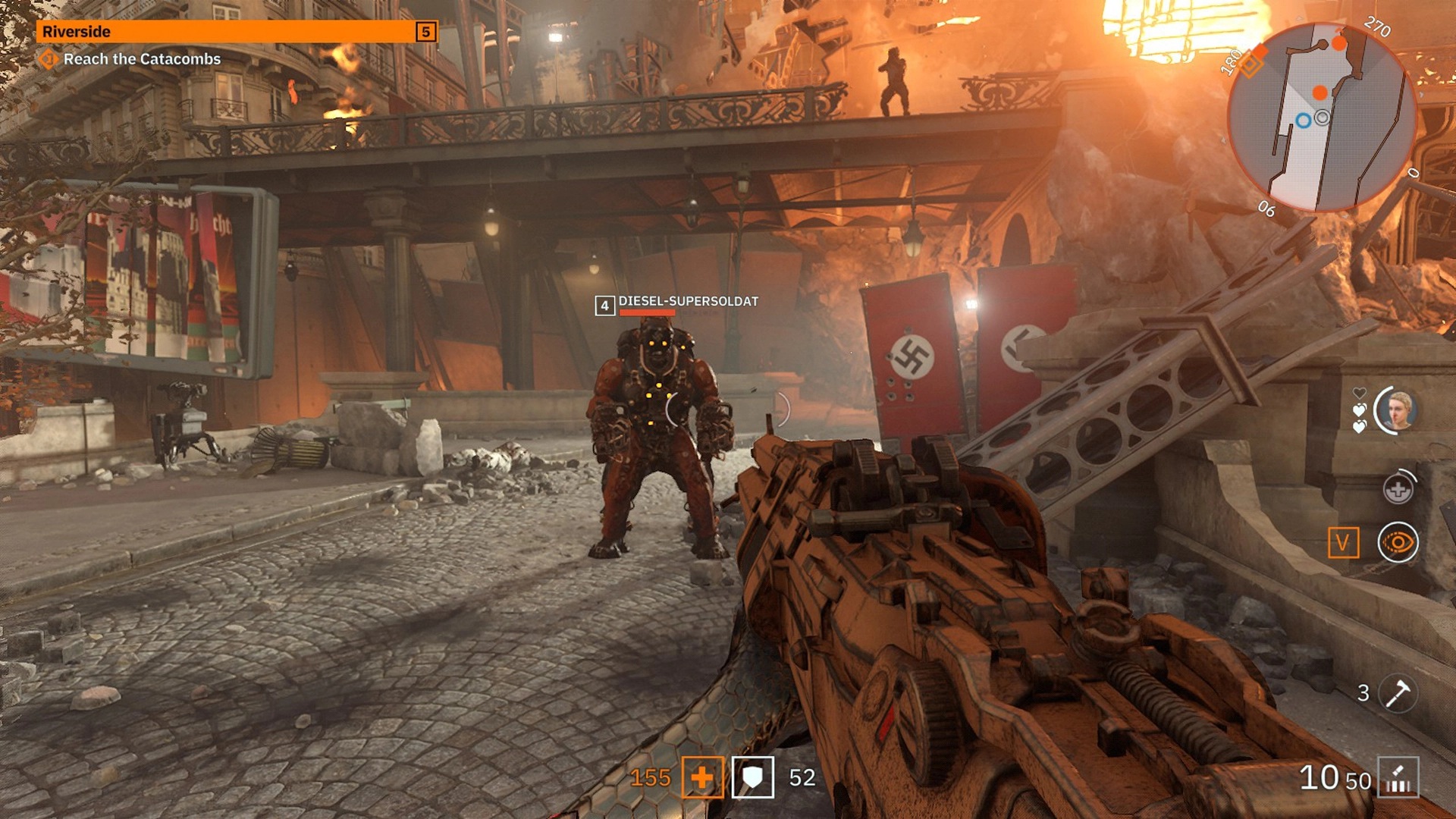The image size is (1456, 819).
Task: Select the weapon ammo type icon
Action: coord(1398,777)
